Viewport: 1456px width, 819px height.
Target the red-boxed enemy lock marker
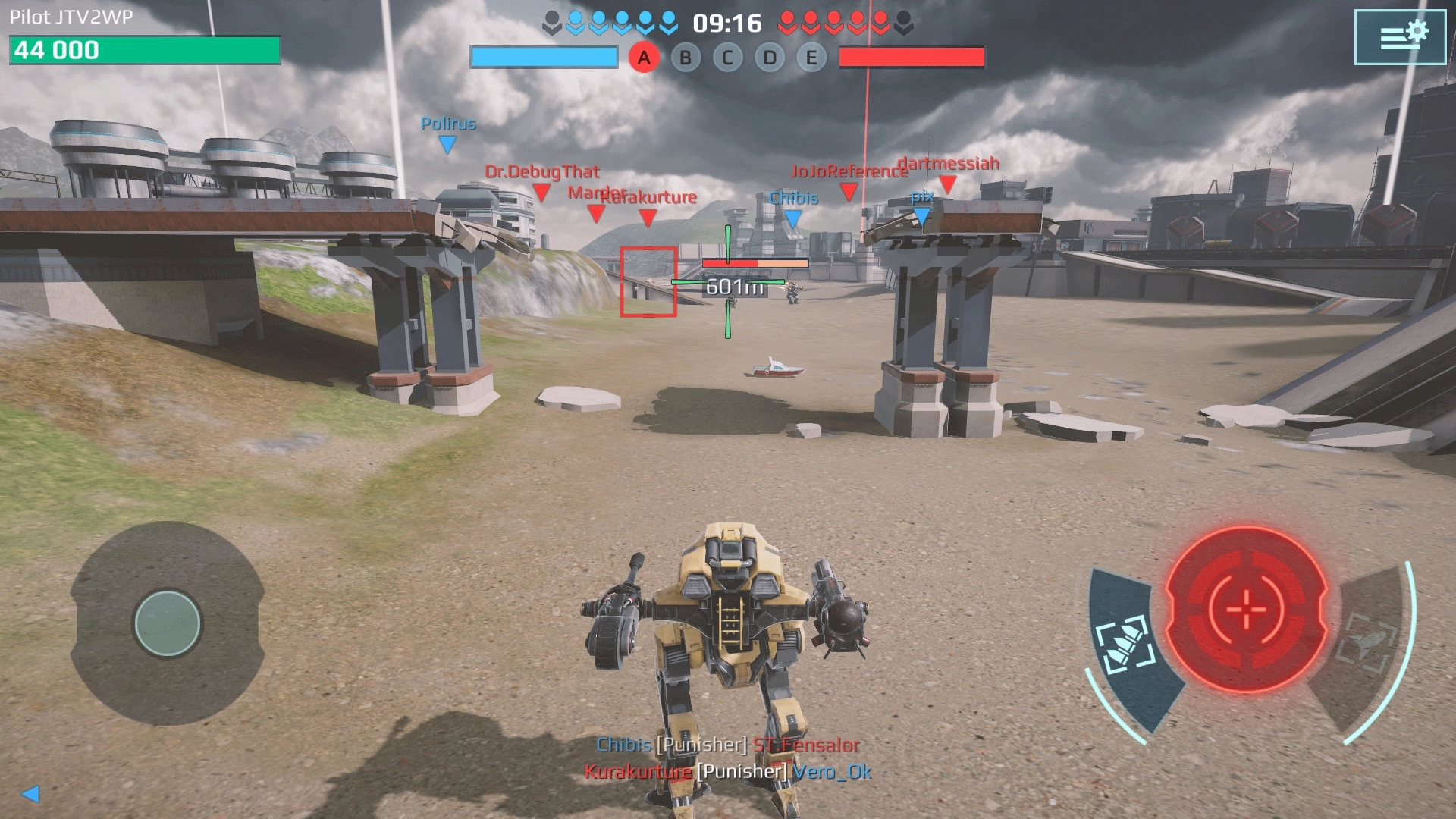[648, 281]
